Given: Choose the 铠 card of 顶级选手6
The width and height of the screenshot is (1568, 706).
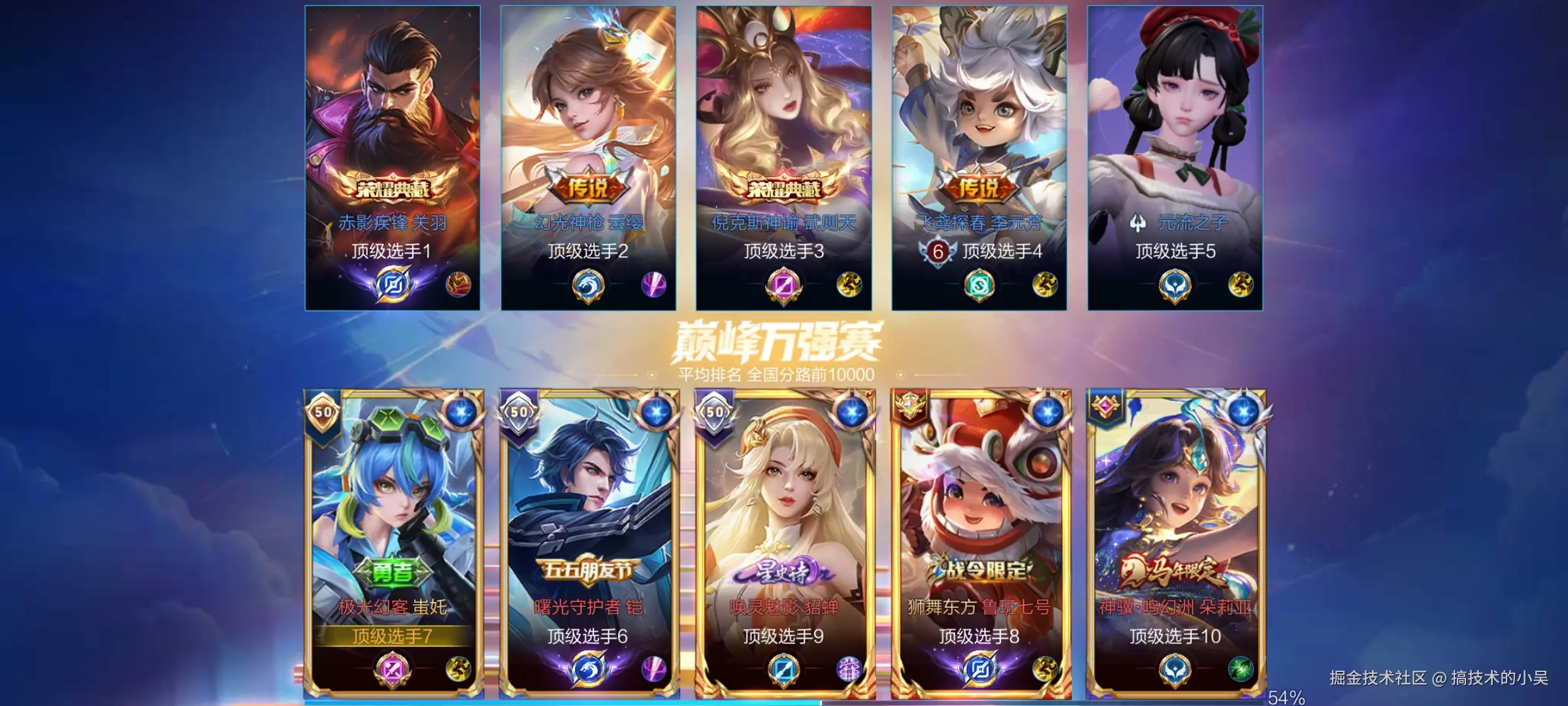Looking at the screenshot, I should tap(588, 543).
